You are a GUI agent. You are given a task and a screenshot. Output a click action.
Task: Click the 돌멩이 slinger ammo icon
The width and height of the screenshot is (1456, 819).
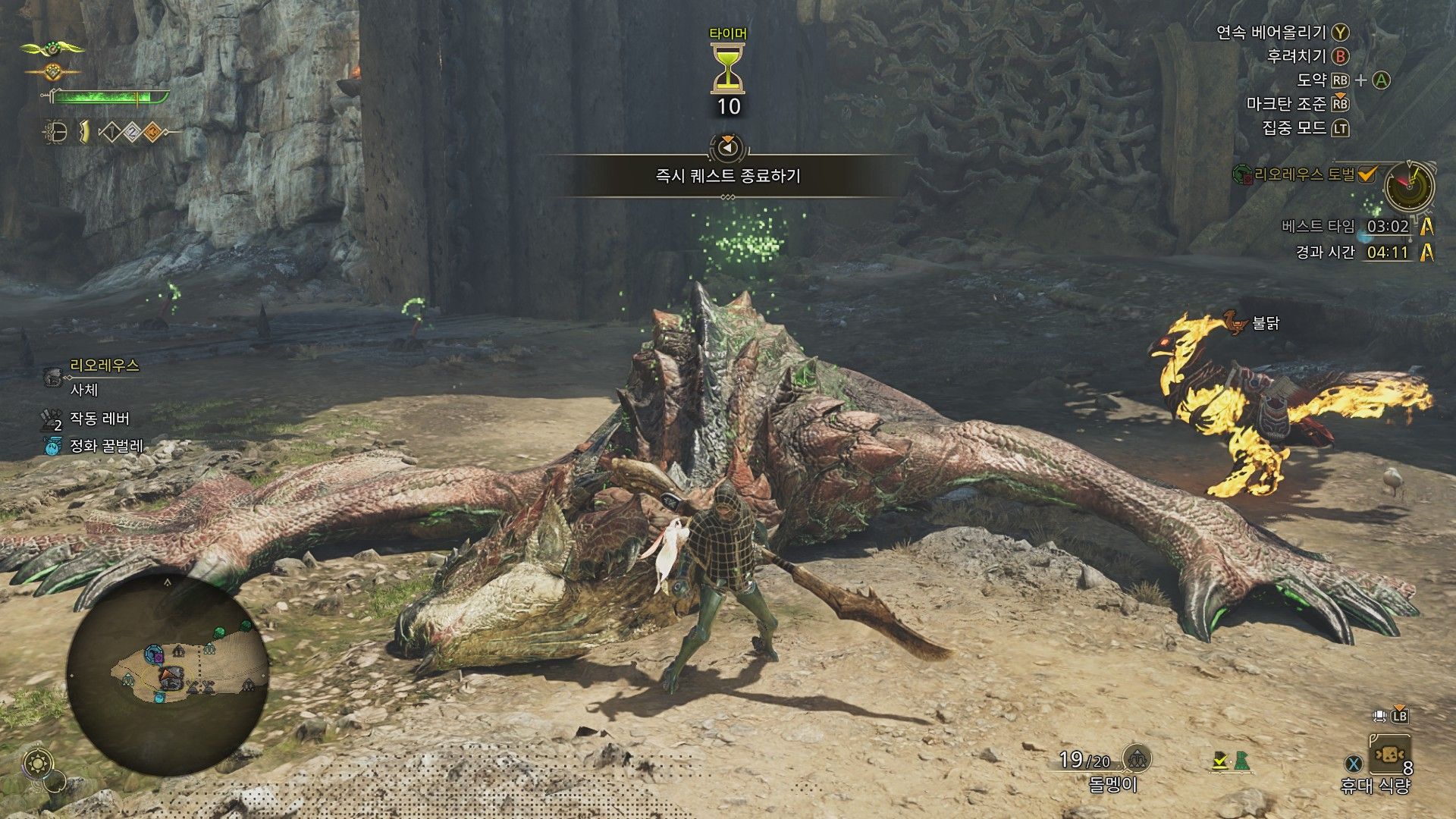1136,758
